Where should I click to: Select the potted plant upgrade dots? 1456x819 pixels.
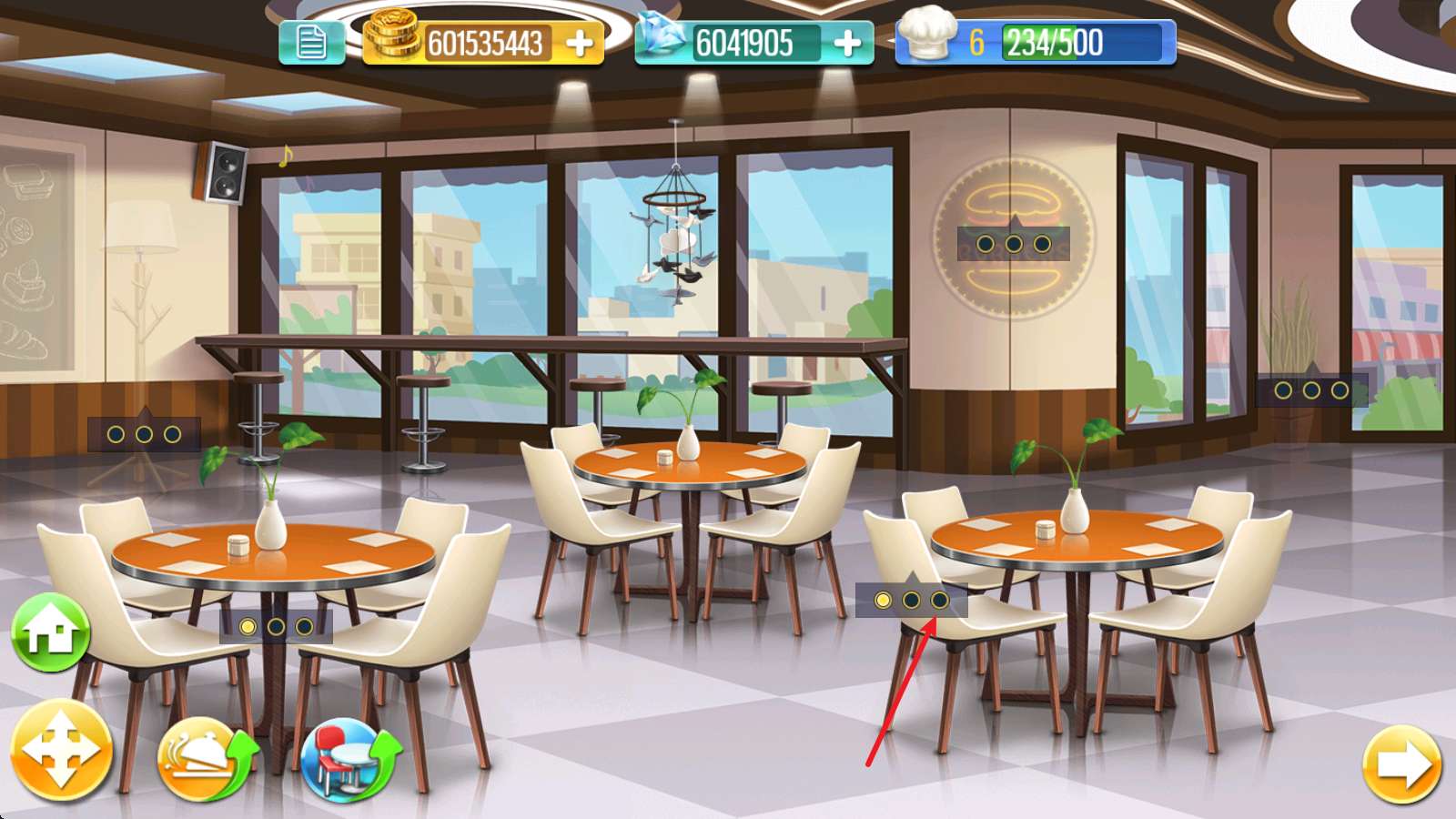coord(1311,390)
